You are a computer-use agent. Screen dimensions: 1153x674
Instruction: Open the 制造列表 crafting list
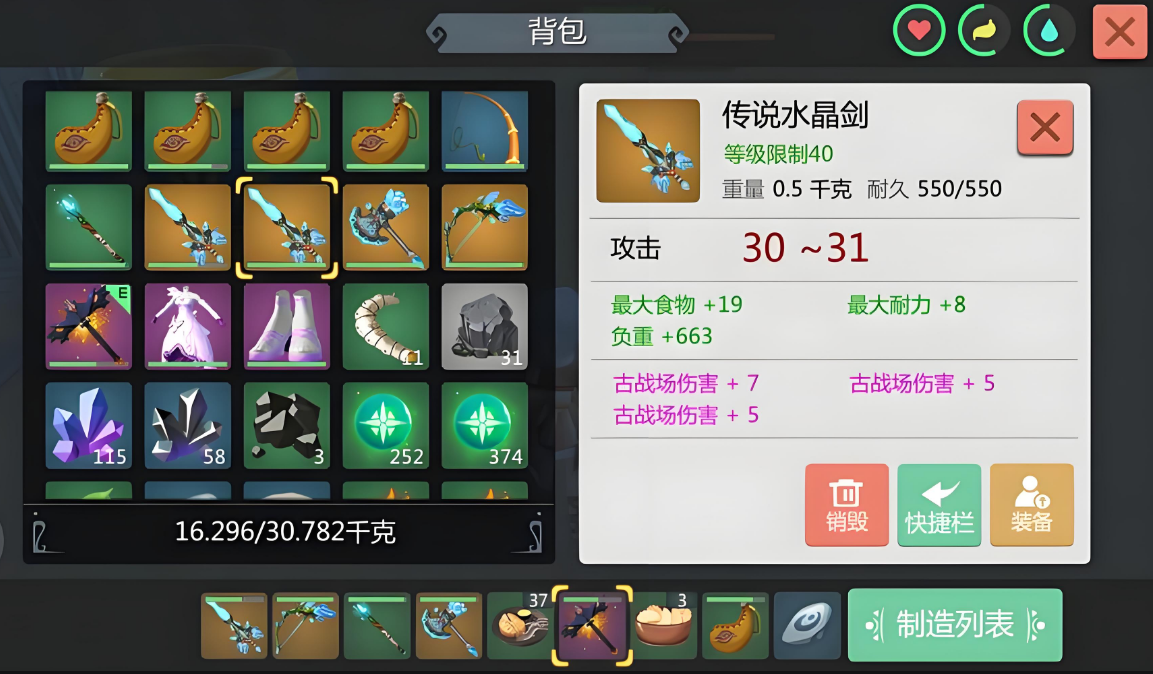pos(954,625)
